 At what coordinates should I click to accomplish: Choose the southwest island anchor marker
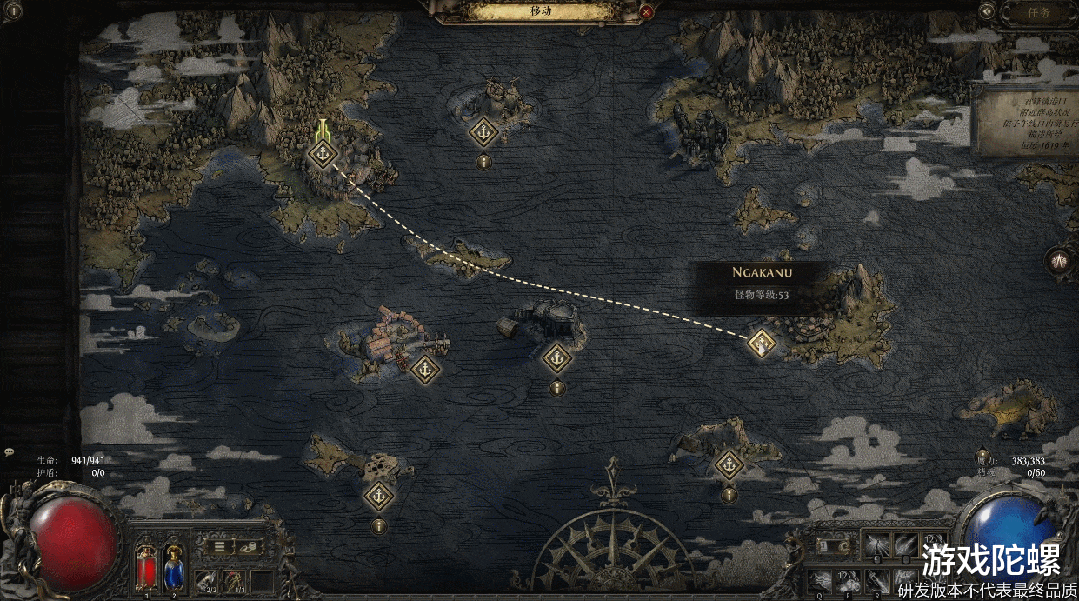coord(379,495)
